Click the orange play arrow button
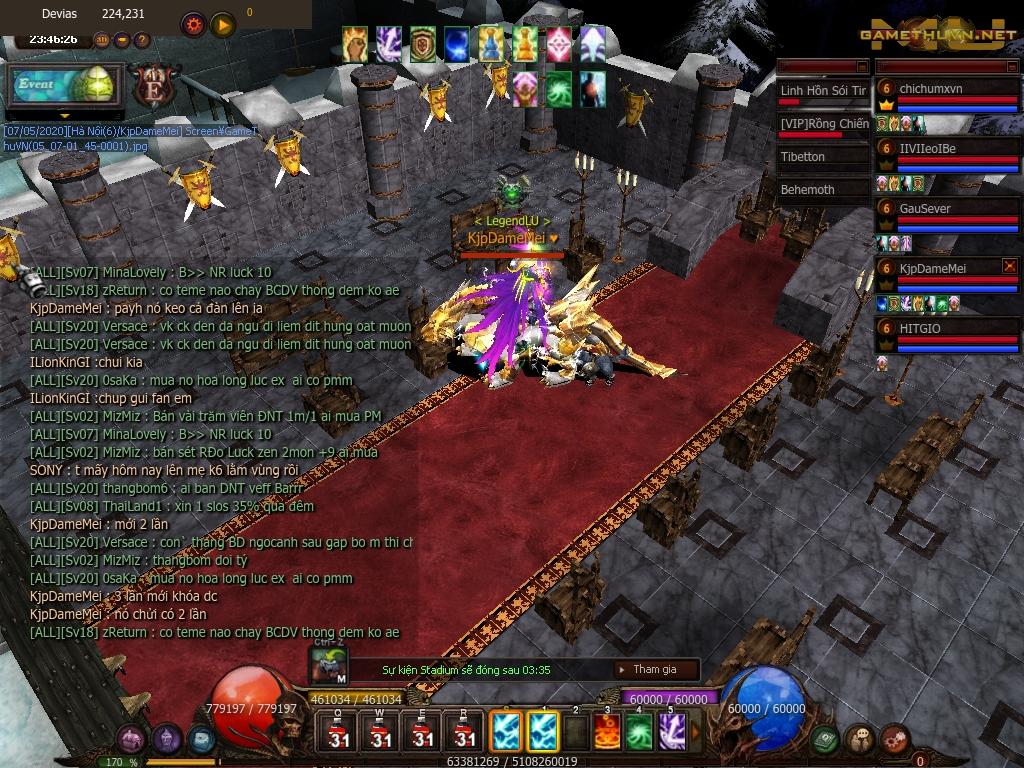The height and width of the screenshot is (768, 1024). (x=222, y=24)
